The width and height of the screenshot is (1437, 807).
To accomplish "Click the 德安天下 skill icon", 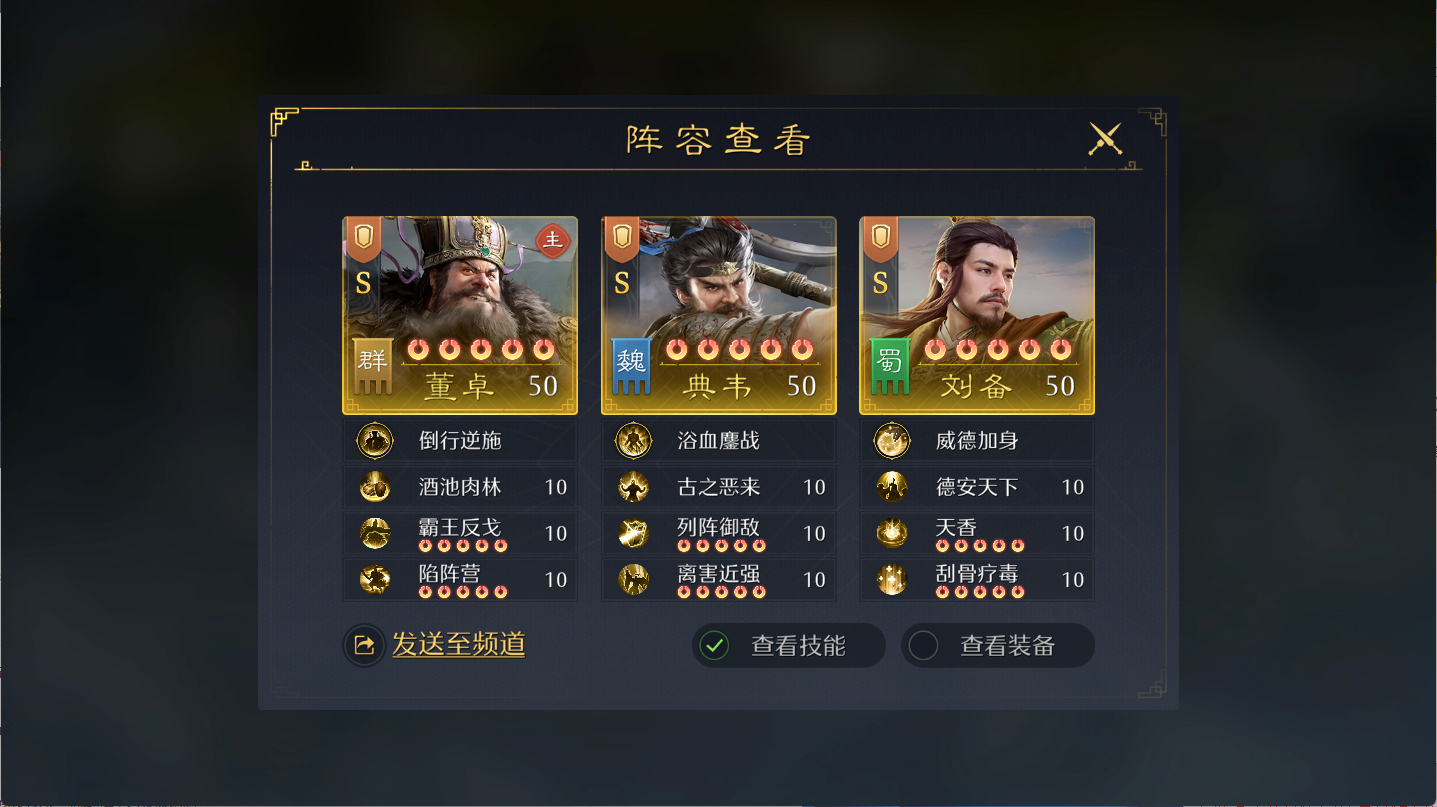I will pyautogui.click(x=891, y=487).
